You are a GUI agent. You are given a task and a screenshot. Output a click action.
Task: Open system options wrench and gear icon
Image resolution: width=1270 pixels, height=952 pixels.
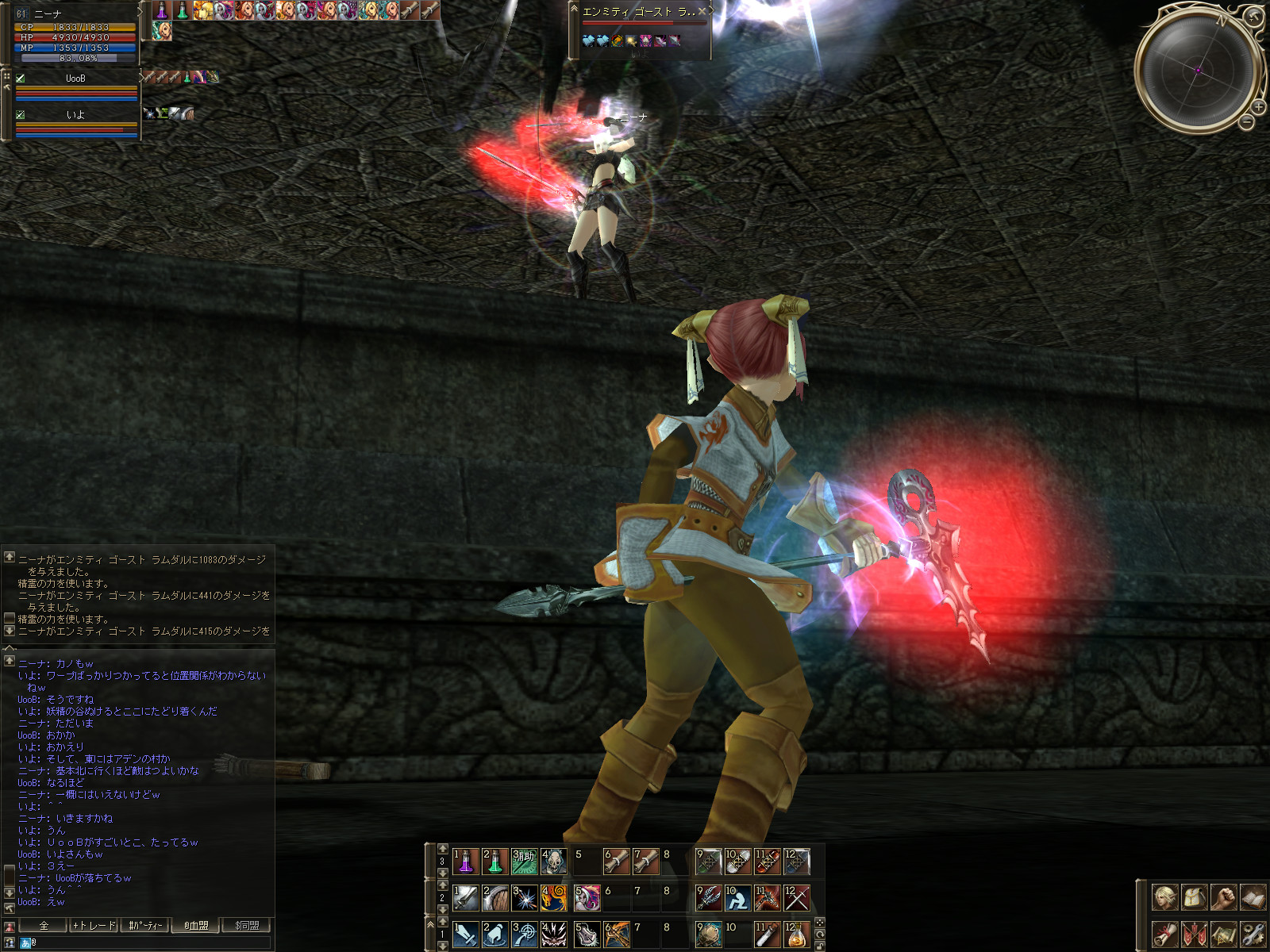pyautogui.click(x=1253, y=934)
